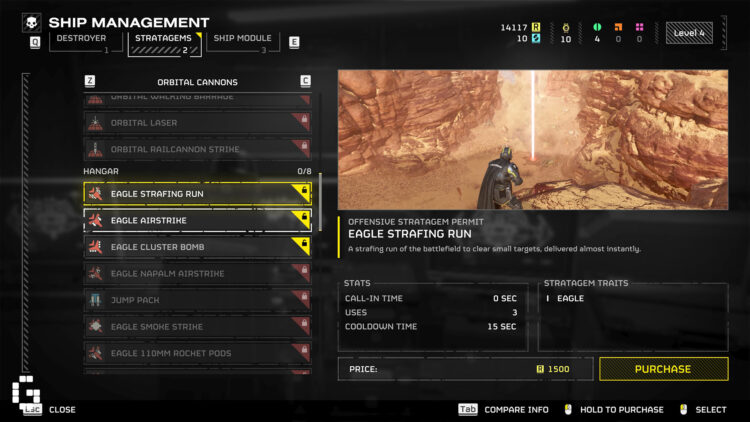Open the Stratagems tab

163,39
